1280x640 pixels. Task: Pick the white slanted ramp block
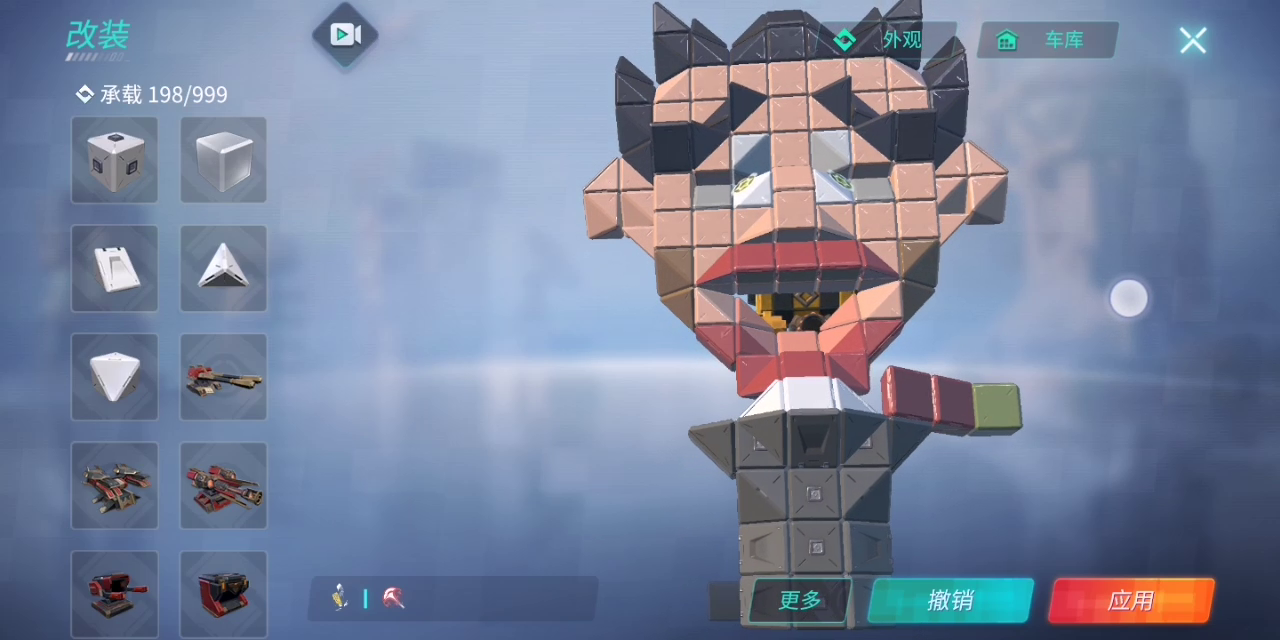point(114,268)
